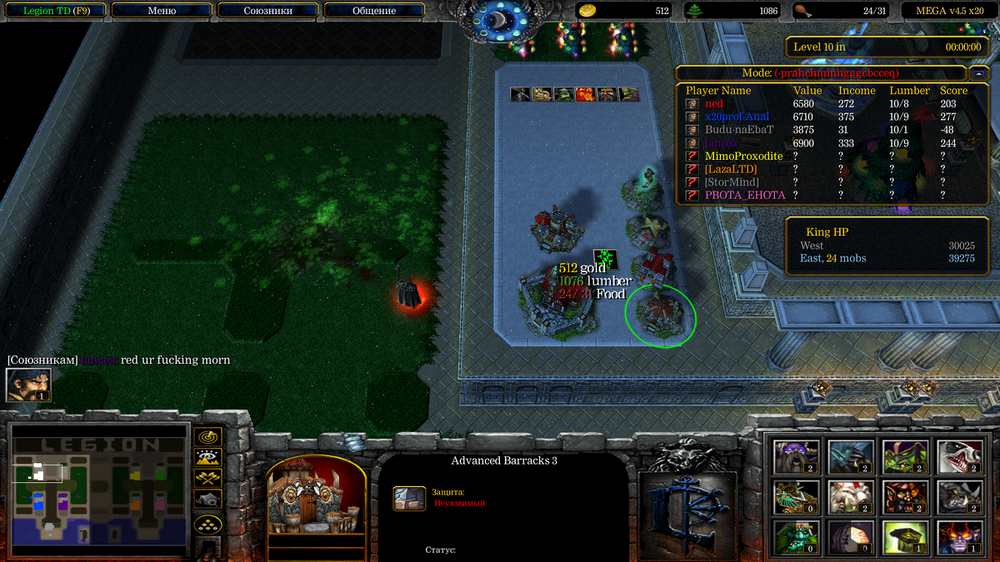Toggle minimap terrain display button
The height and width of the screenshot is (562, 1000).
point(208,458)
